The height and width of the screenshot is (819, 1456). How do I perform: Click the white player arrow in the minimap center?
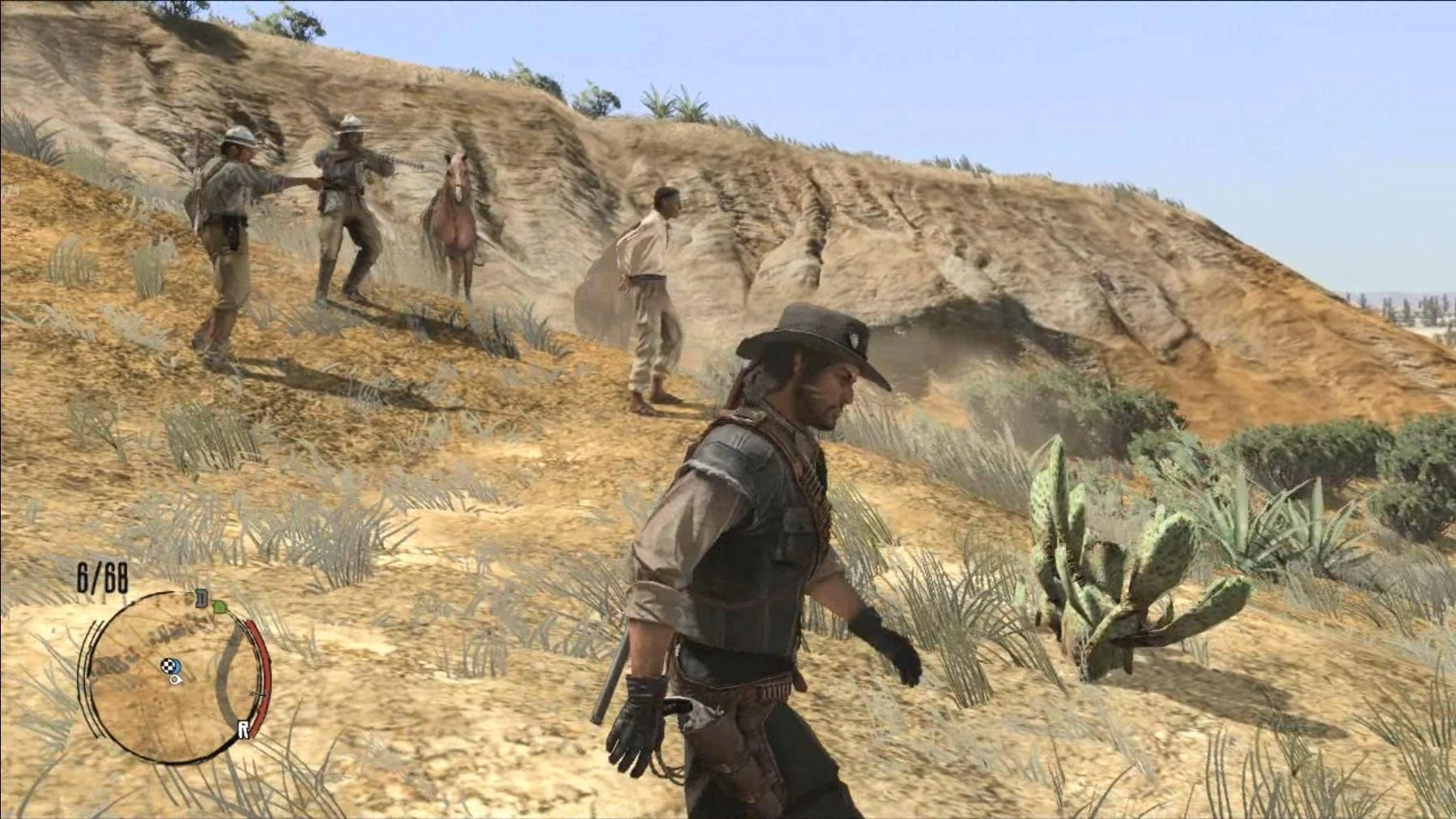[x=174, y=680]
